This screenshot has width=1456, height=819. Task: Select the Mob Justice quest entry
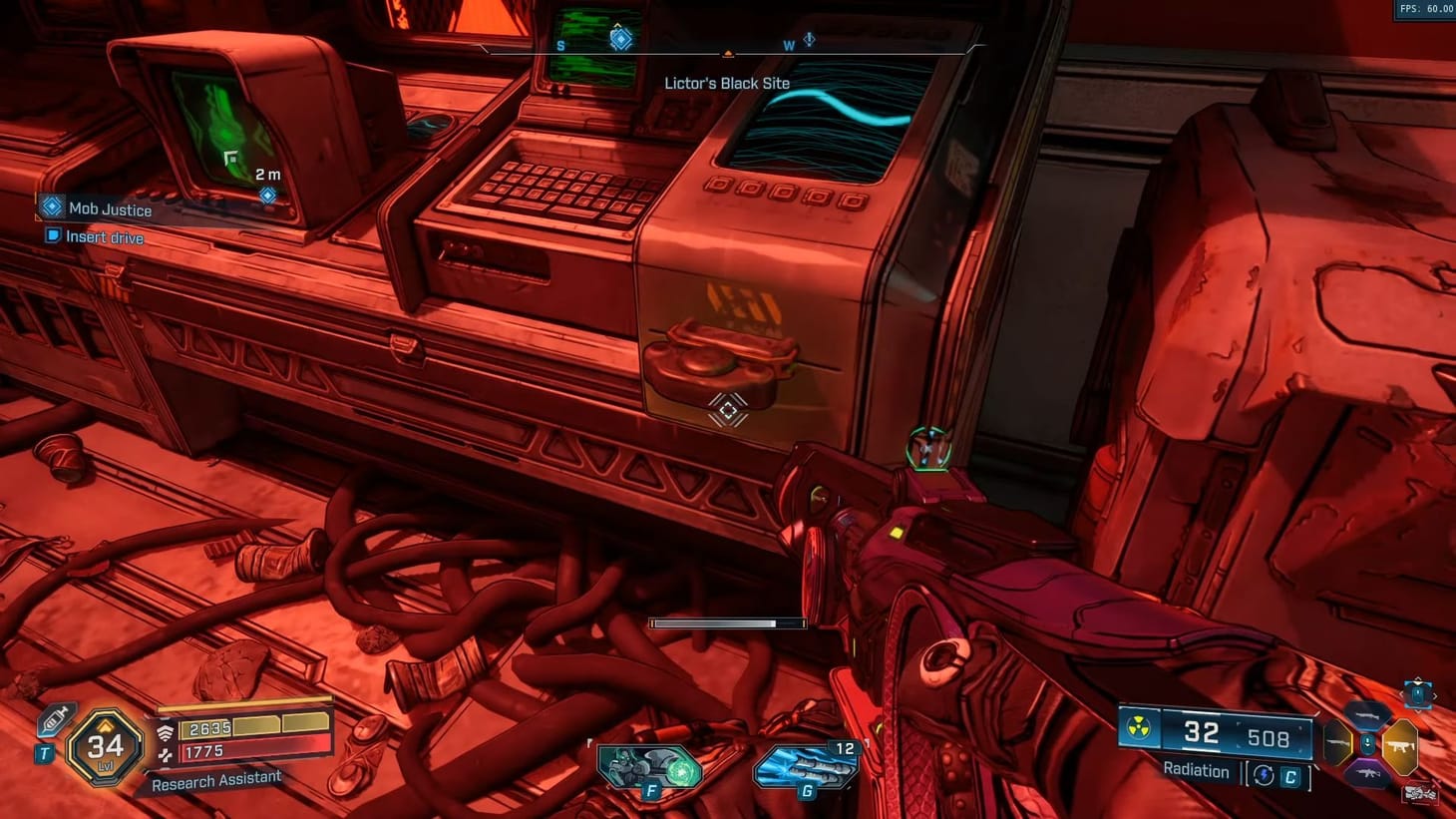click(110, 209)
